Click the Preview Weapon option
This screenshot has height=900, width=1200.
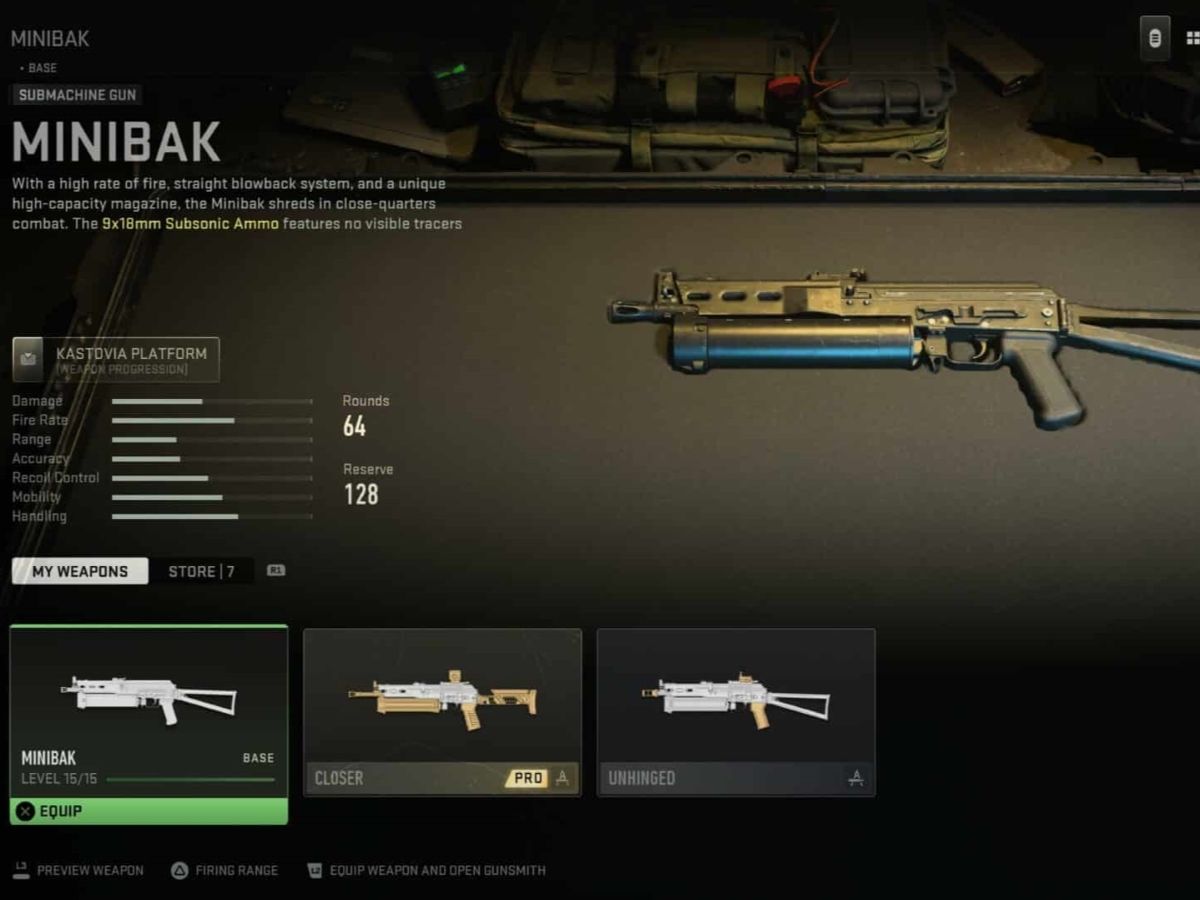(x=79, y=870)
